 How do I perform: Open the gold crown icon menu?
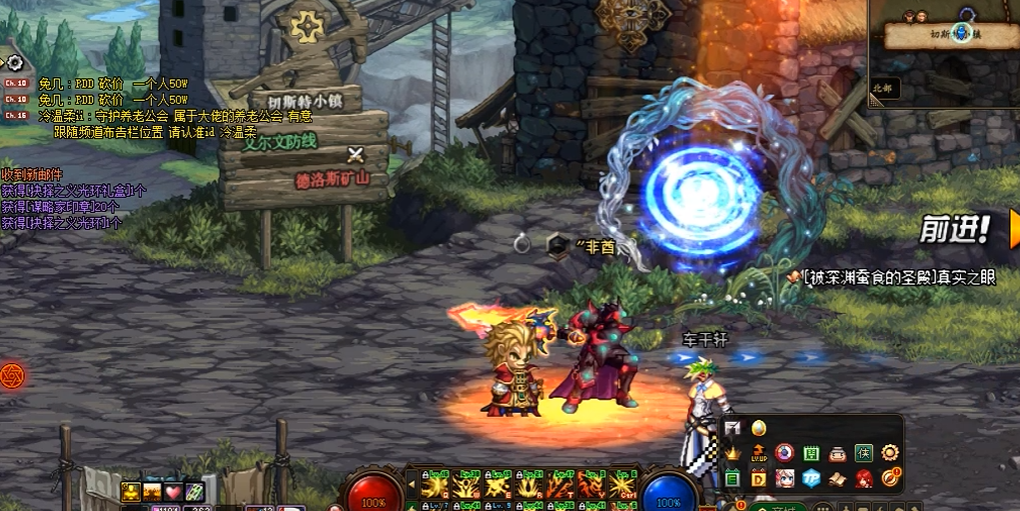point(733,453)
